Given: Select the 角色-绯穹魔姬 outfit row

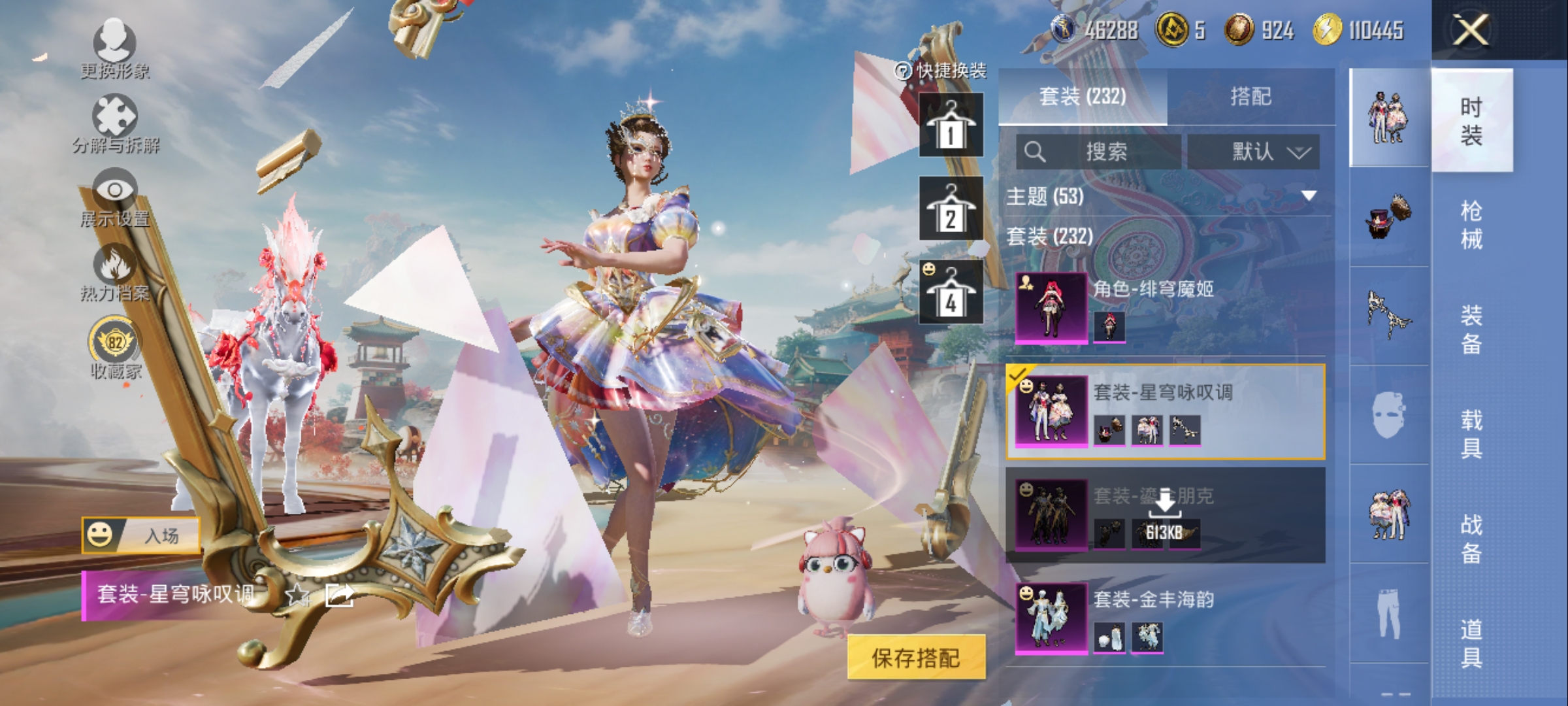Looking at the screenshot, I should click(x=1166, y=307).
